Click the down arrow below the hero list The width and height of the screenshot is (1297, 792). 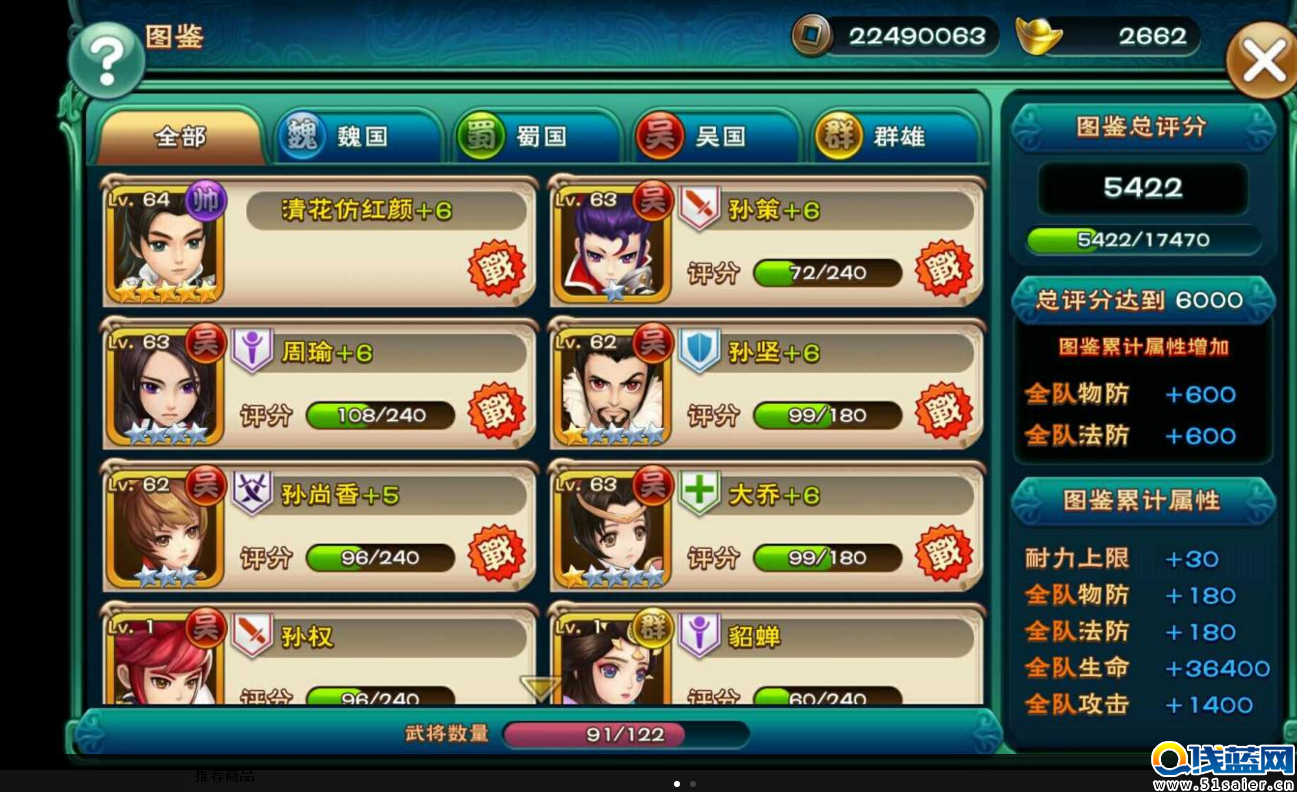coord(540,687)
